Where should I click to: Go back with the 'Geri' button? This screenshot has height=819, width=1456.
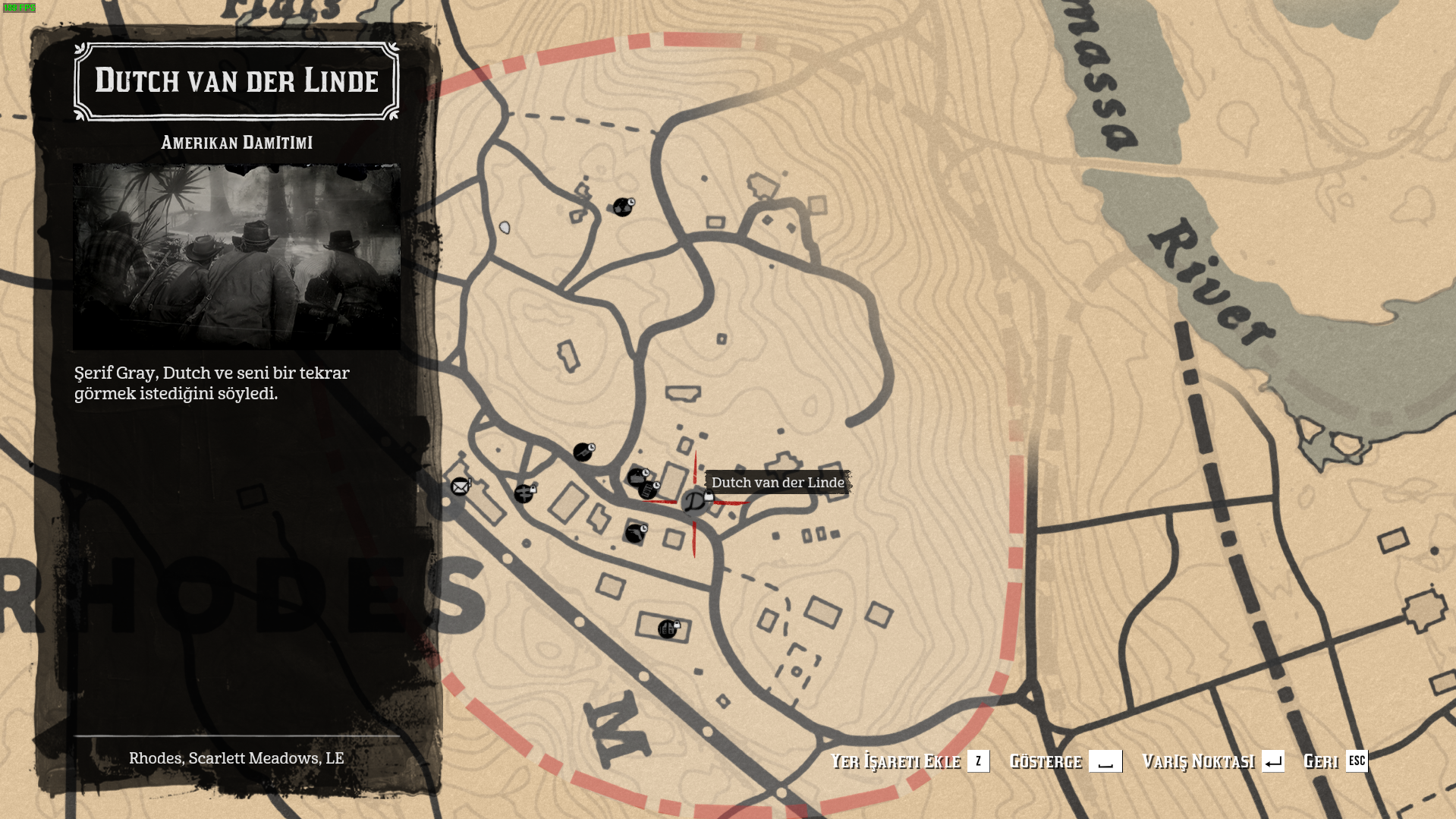click(1335, 761)
